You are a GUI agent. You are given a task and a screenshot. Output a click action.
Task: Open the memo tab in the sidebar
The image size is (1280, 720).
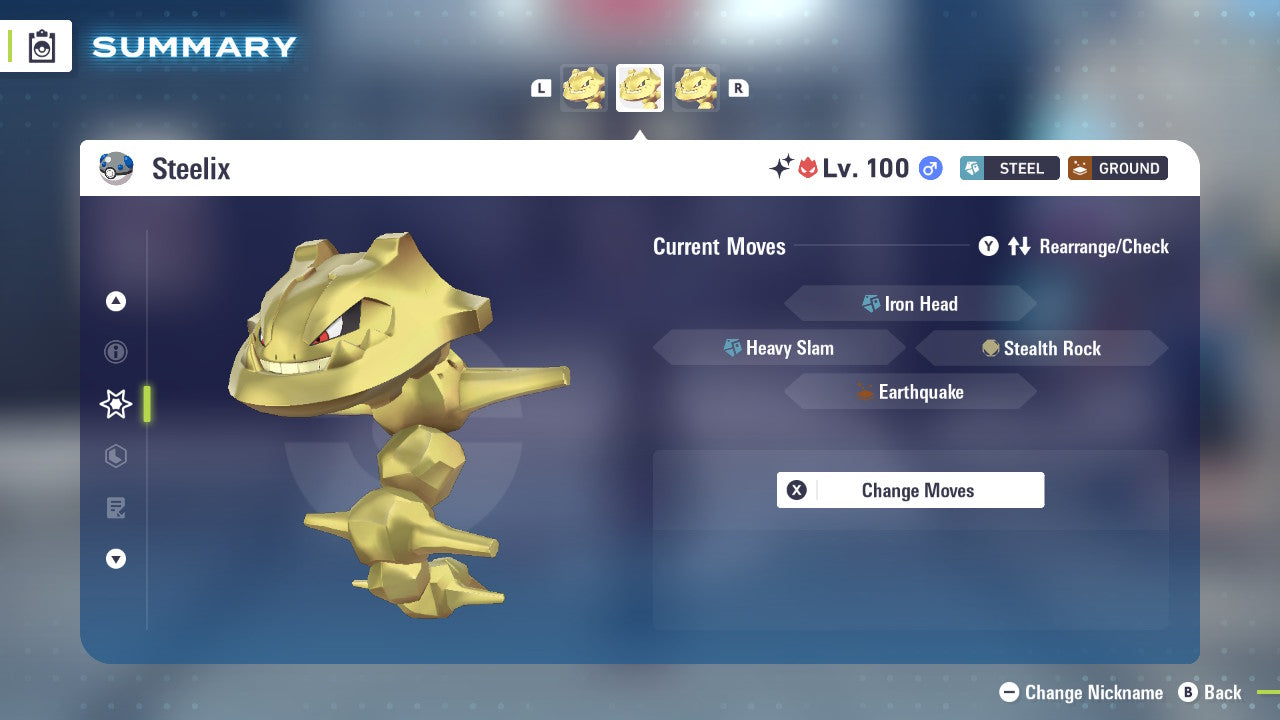(116, 508)
